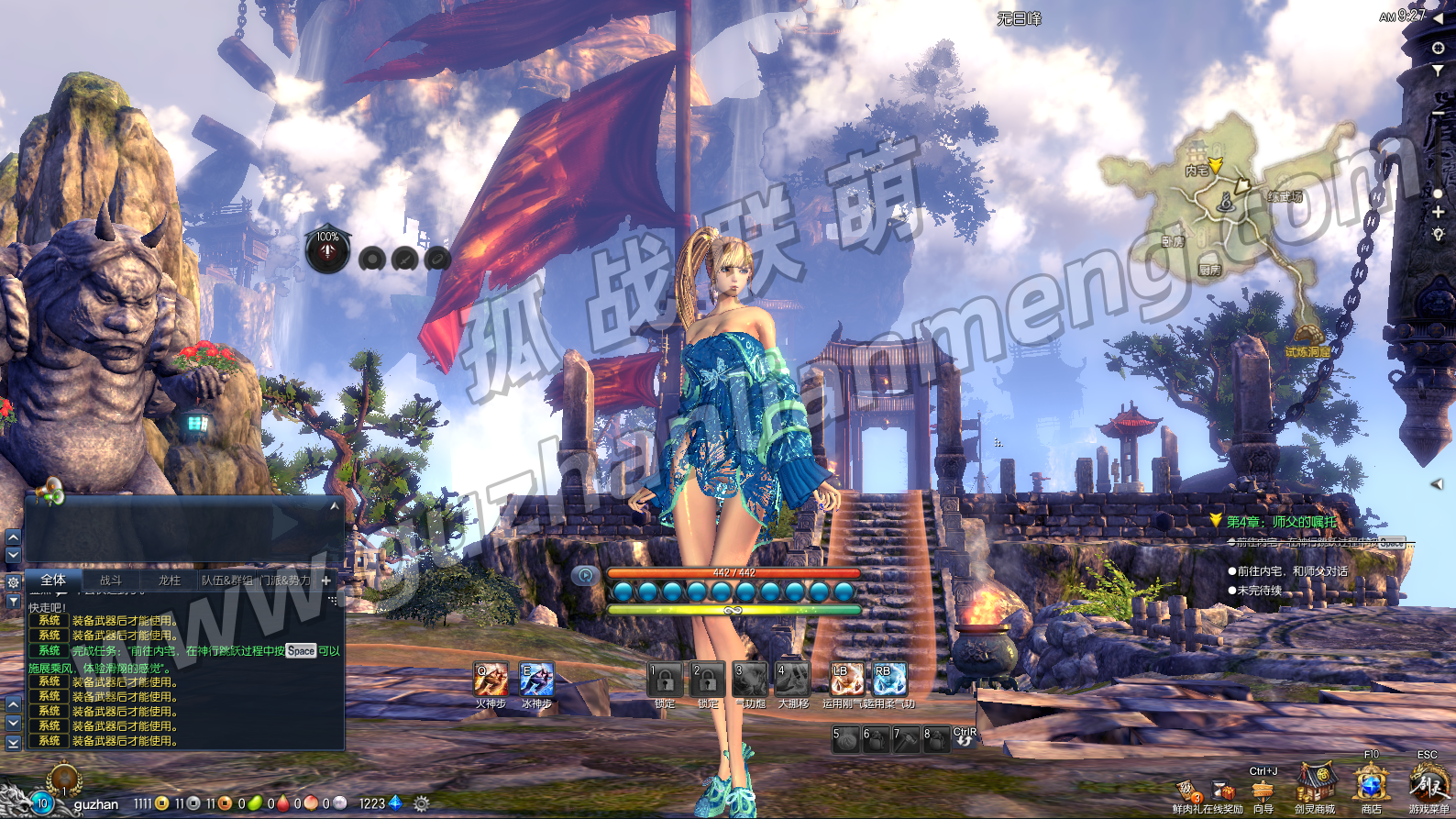The height and width of the screenshot is (819, 1456).
Task: Trigger the 运用柔气功 ice skill
Action: pyautogui.click(x=889, y=680)
